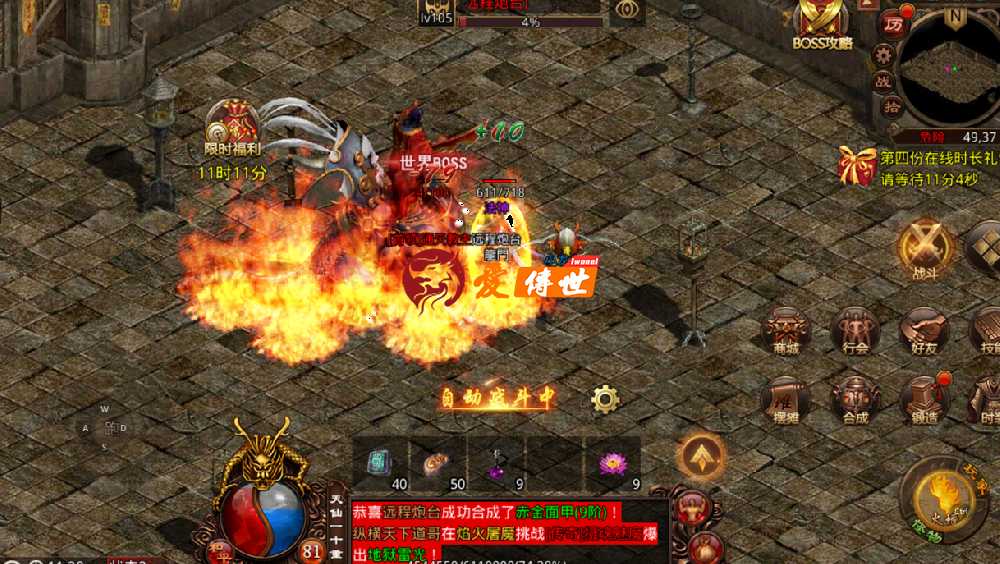Open the 商城 shop
This screenshot has width=1000, height=564.
click(x=786, y=331)
